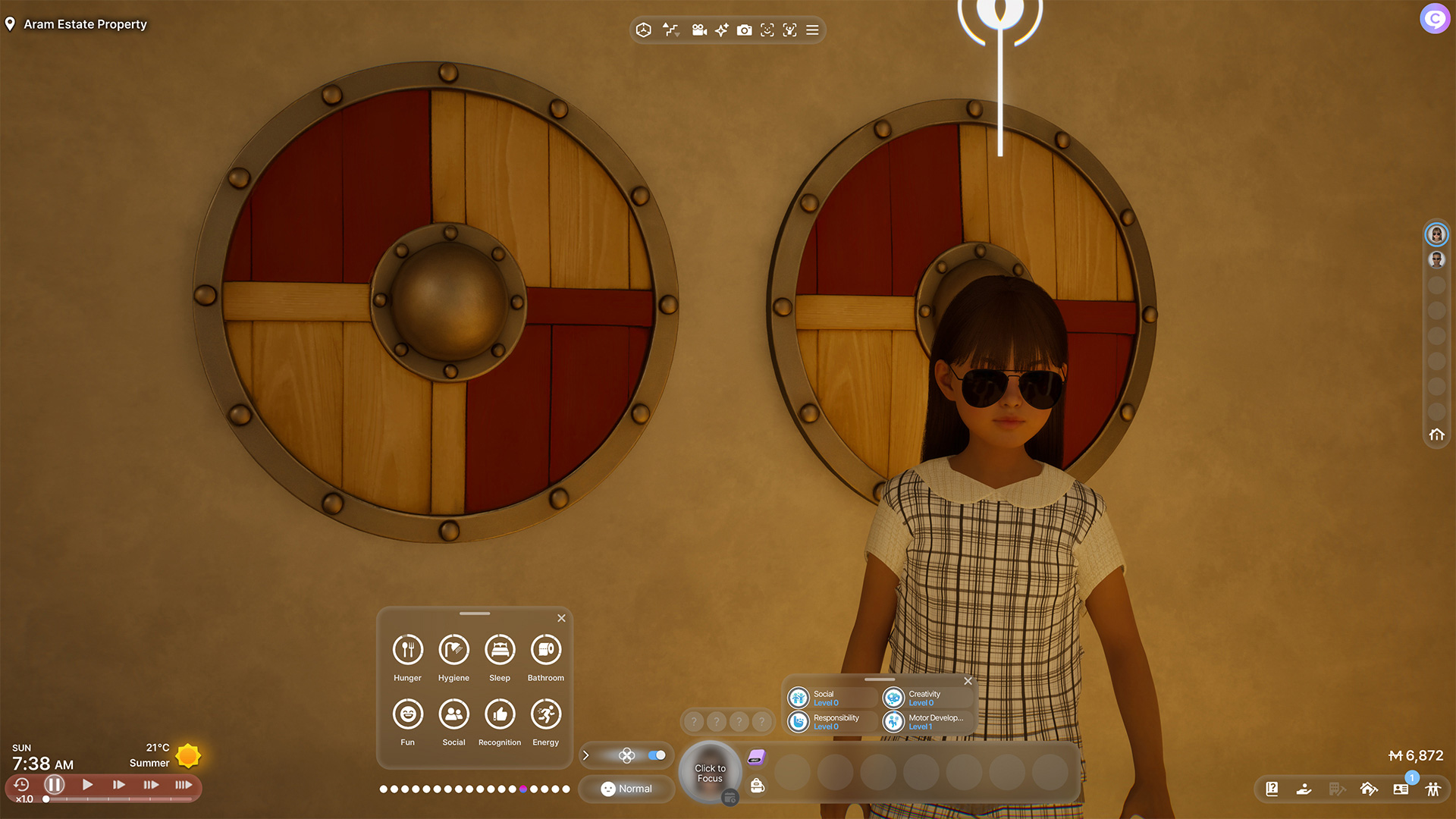
Task: Open the help guide book icon
Action: click(1272, 789)
